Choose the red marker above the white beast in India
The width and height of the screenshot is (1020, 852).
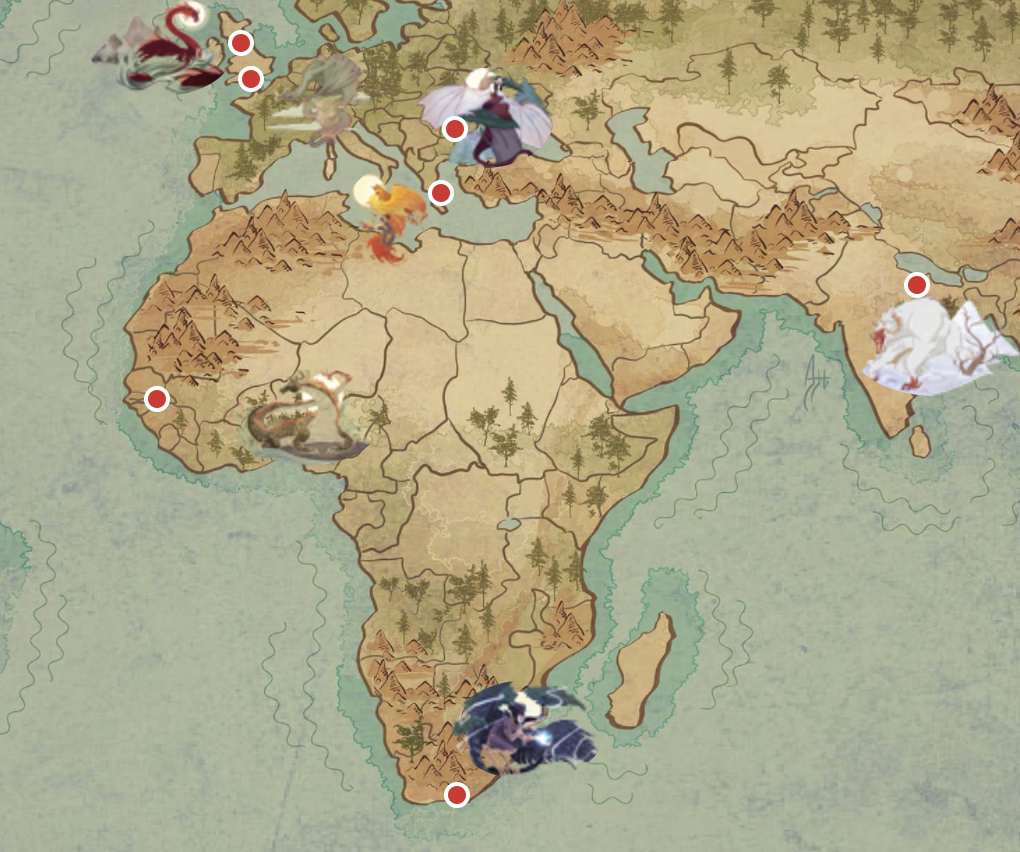[916, 285]
